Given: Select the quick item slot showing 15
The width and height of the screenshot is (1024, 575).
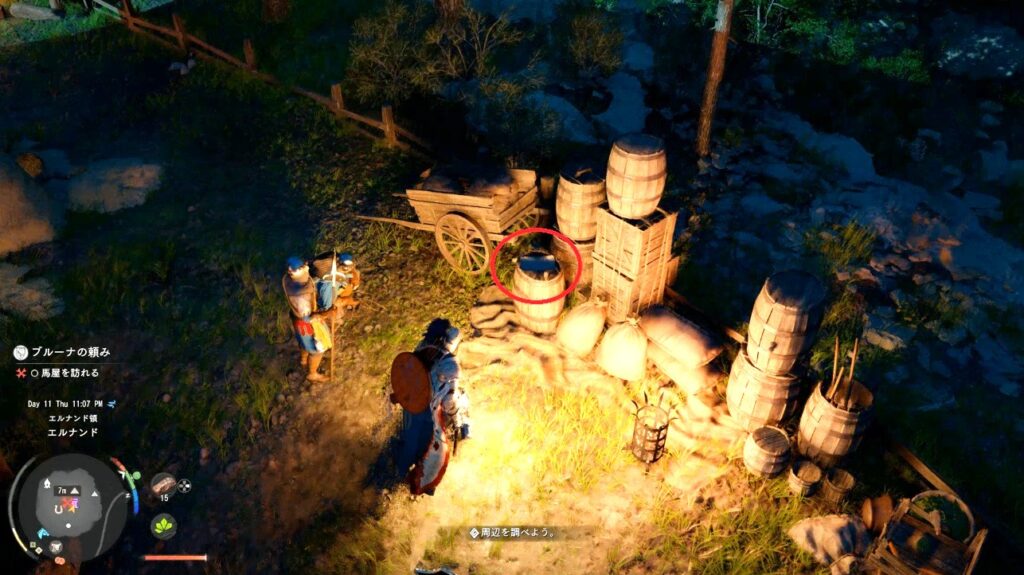Looking at the screenshot, I should (163, 486).
